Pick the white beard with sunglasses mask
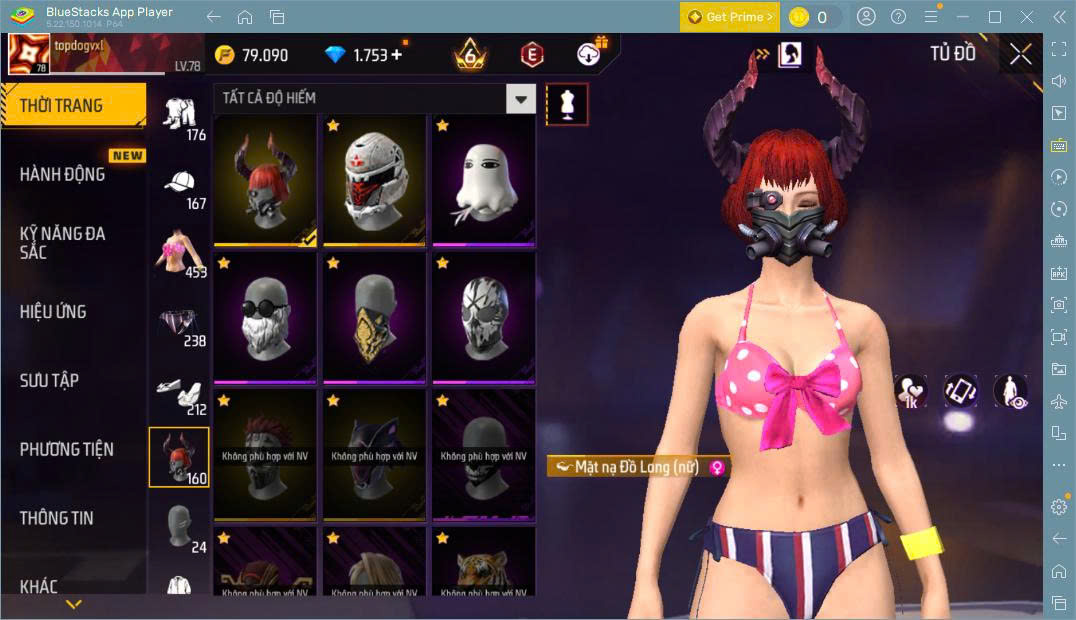Viewport: 1076px width, 620px height. click(265, 318)
